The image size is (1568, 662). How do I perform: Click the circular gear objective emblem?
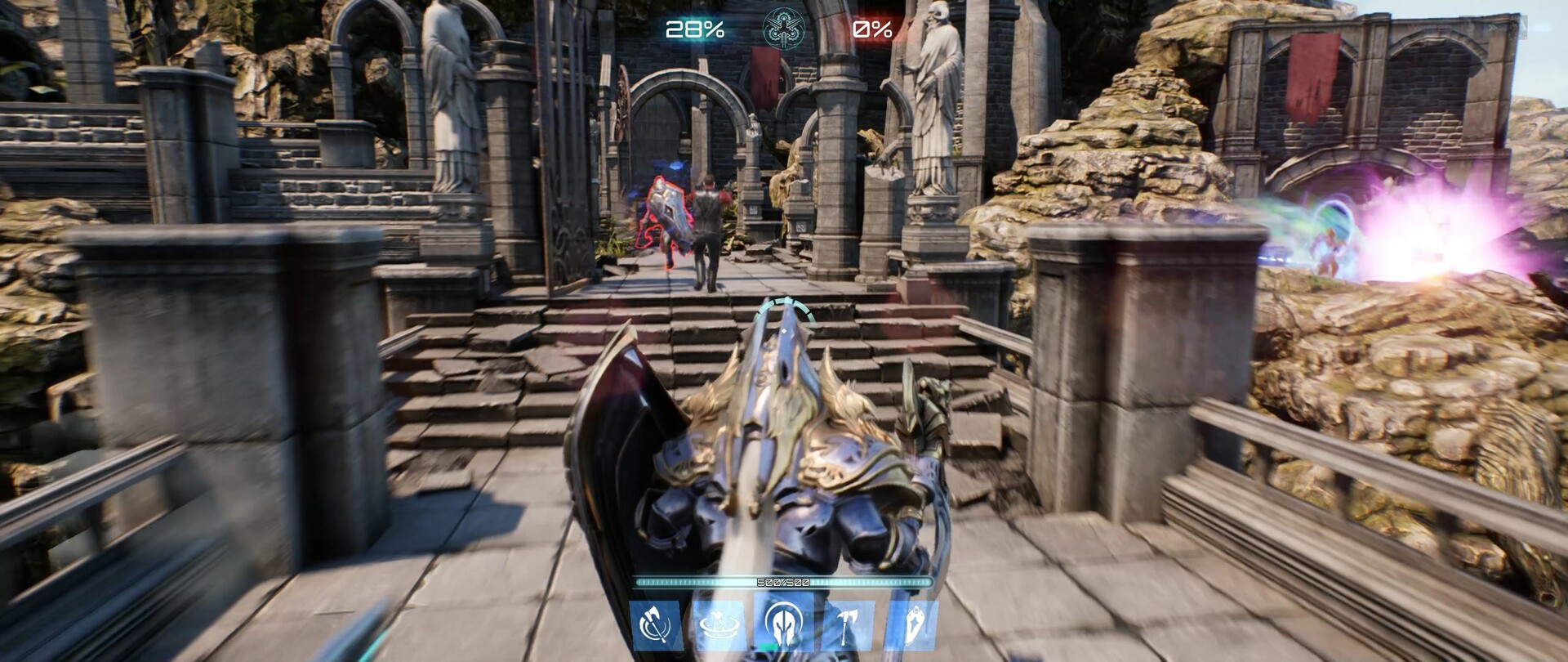tap(783, 29)
